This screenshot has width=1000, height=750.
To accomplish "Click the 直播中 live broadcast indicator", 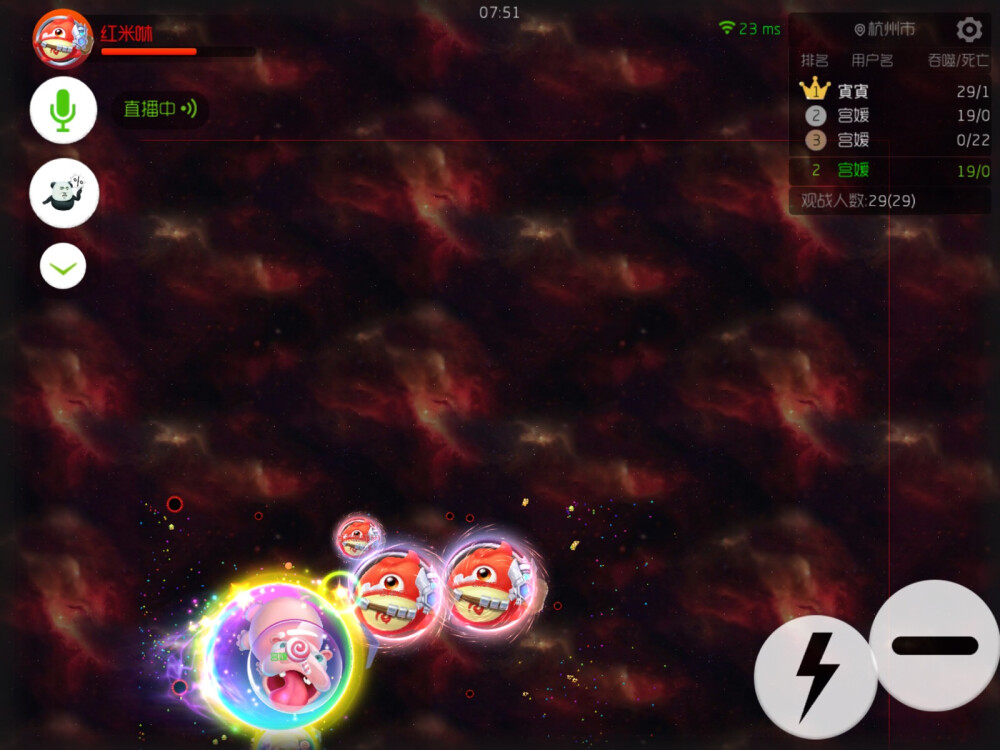I will click(x=160, y=109).
